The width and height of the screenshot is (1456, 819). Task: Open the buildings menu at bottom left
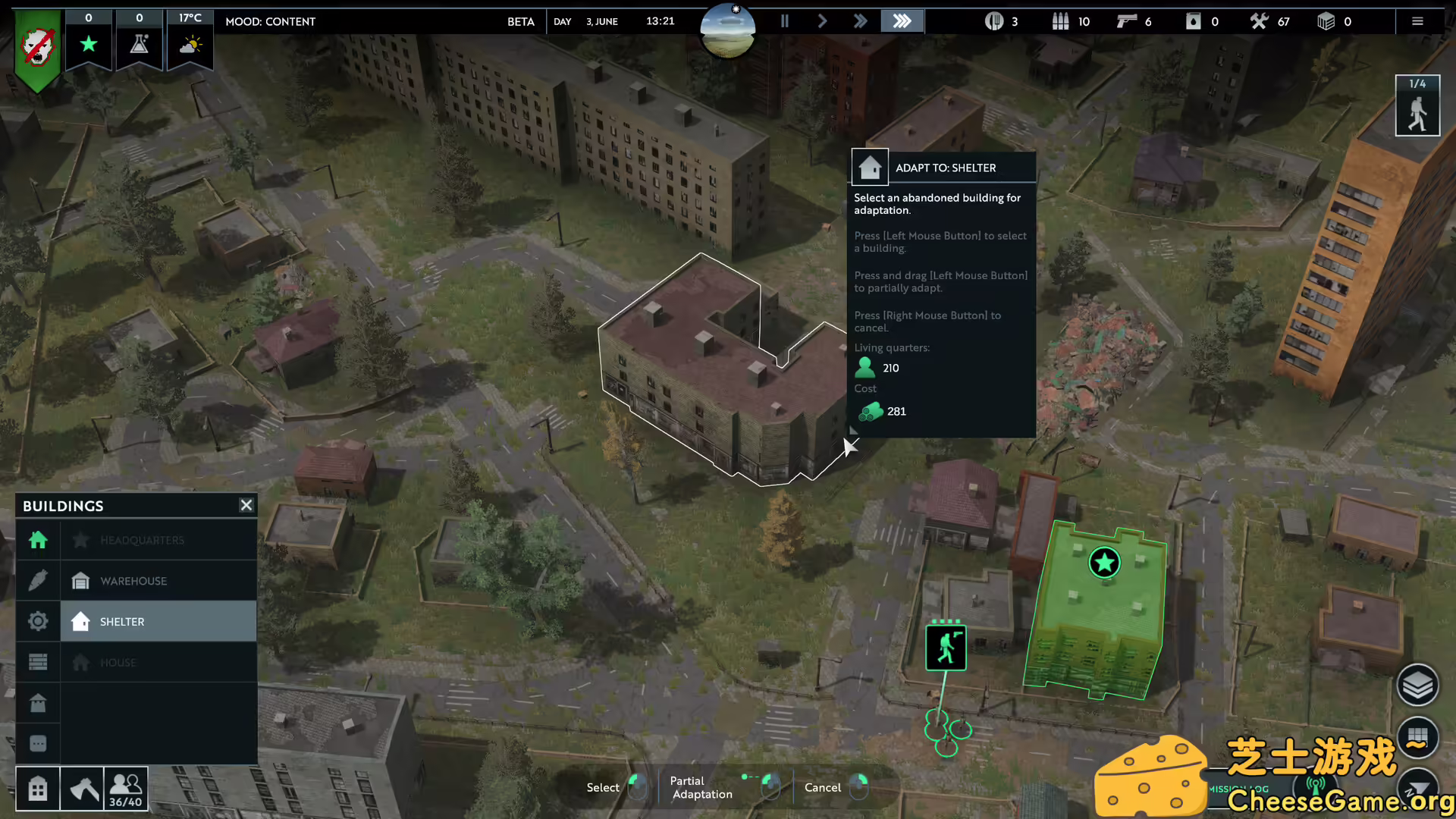38,789
